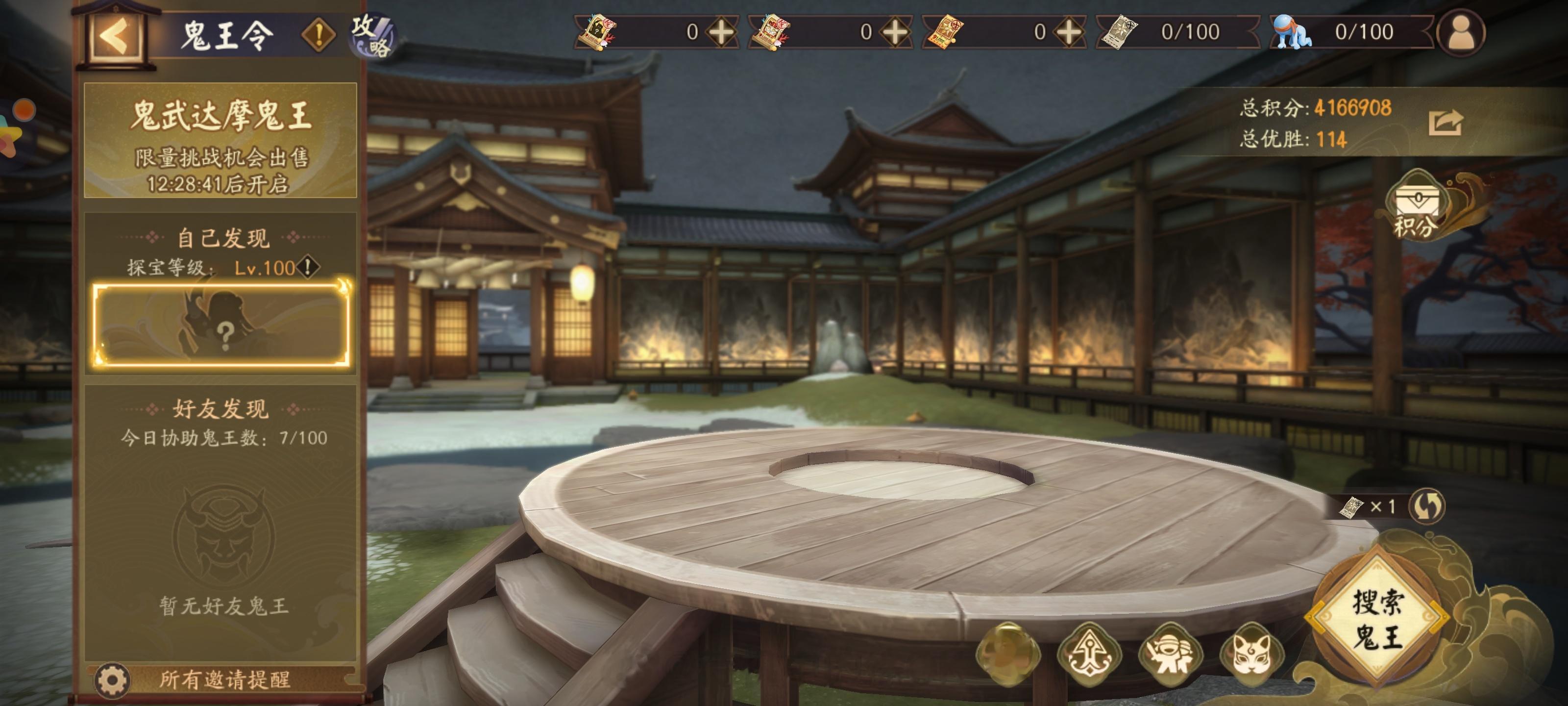1568x706 pixels.
Task: Show the 鬼王令 info tooltip
Action: [x=318, y=34]
